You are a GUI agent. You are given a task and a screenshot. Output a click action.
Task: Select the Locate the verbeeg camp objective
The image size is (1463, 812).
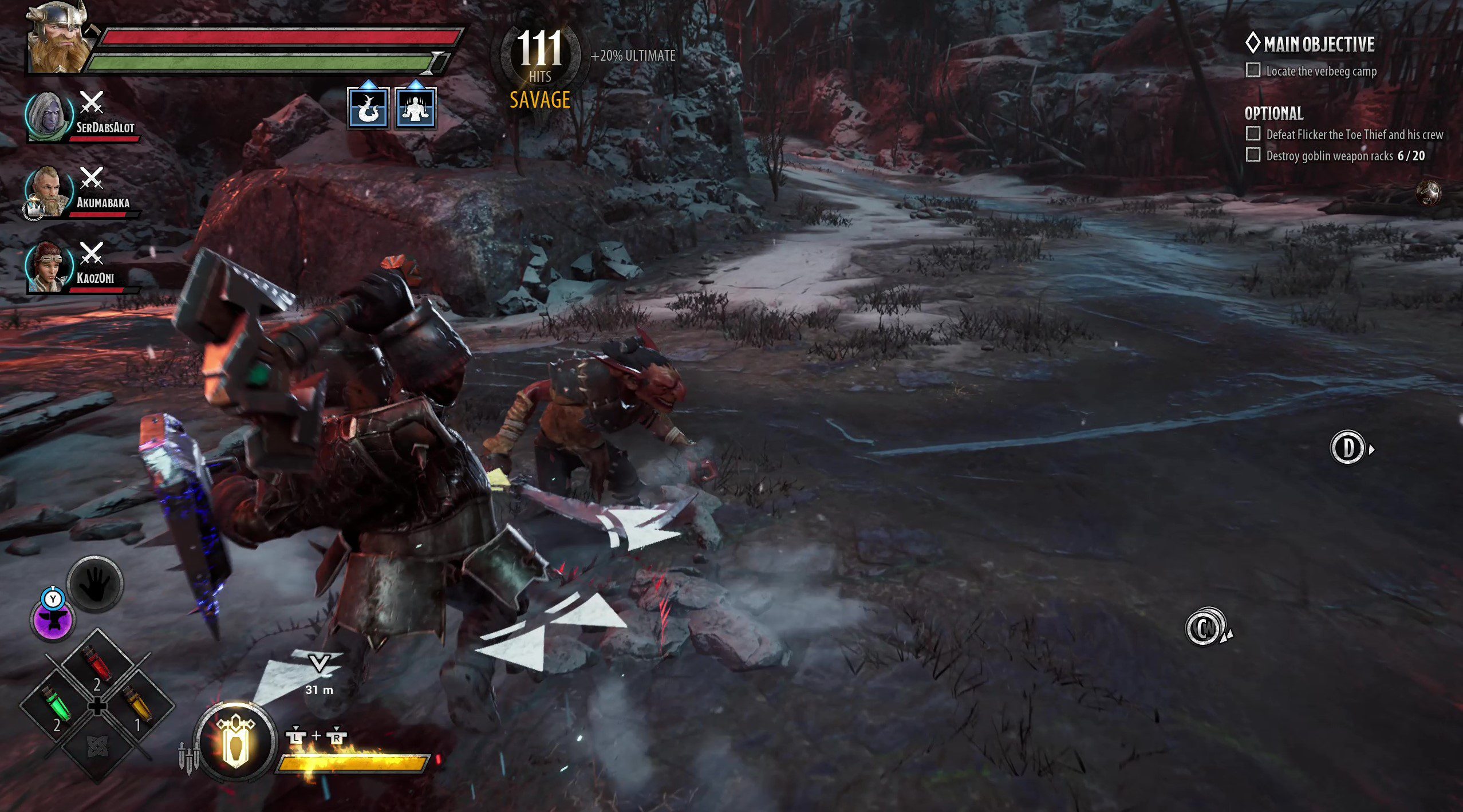pos(1320,71)
